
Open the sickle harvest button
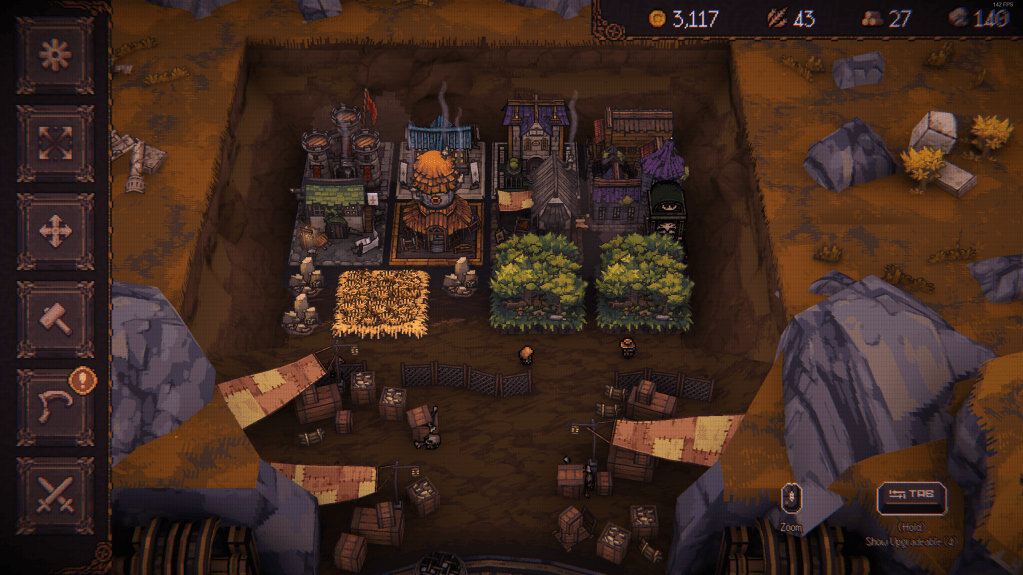55,407
